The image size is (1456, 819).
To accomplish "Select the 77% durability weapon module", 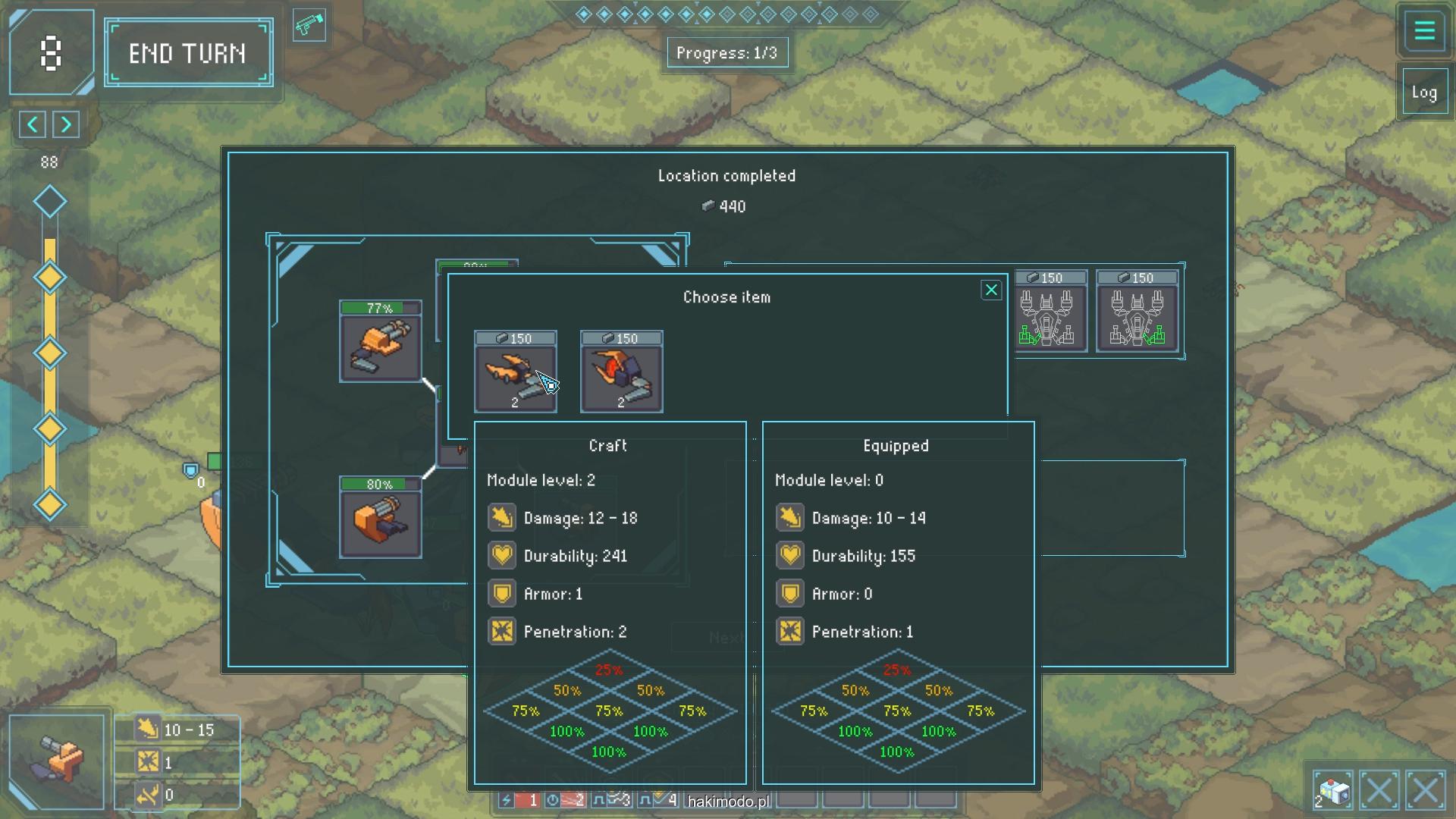I will click(381, 342).
